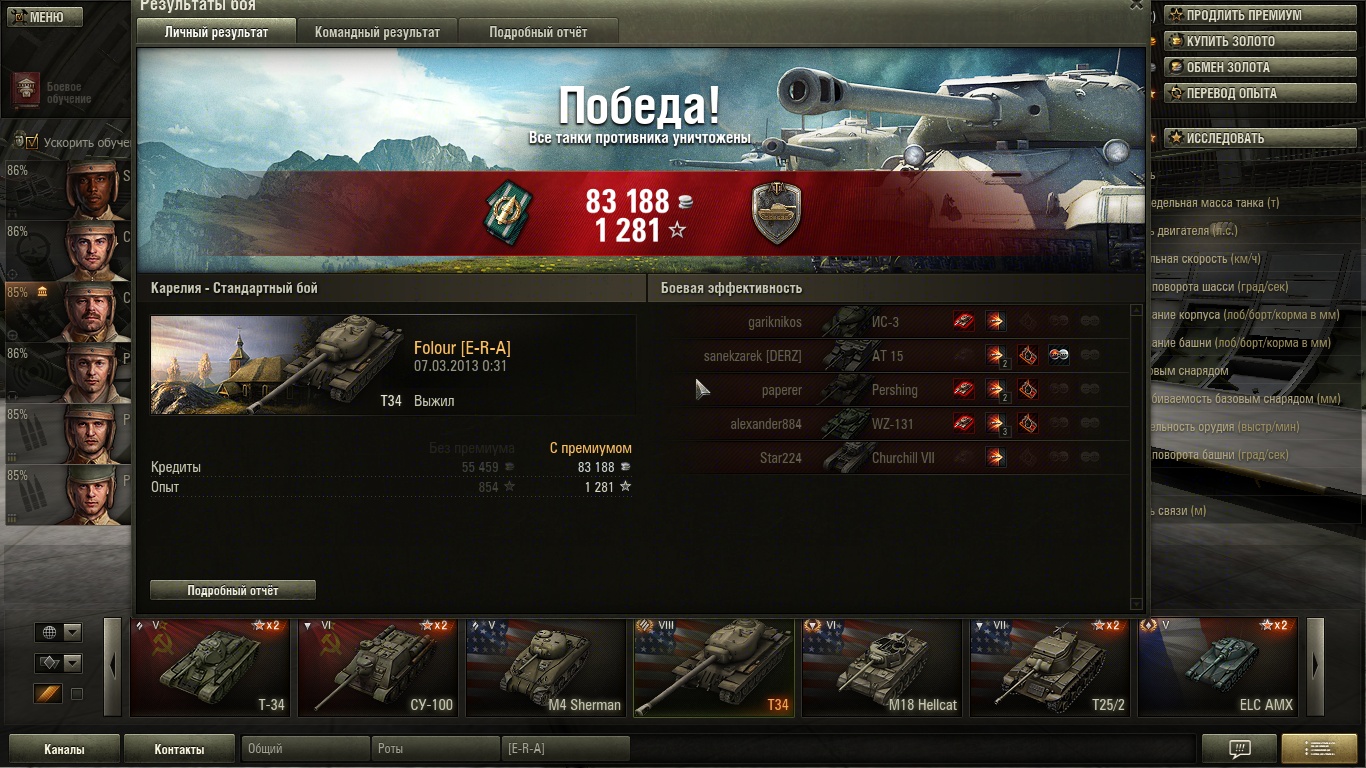Close the battle results window
The image size is (1366, 768).
[x=1136, y=5]
